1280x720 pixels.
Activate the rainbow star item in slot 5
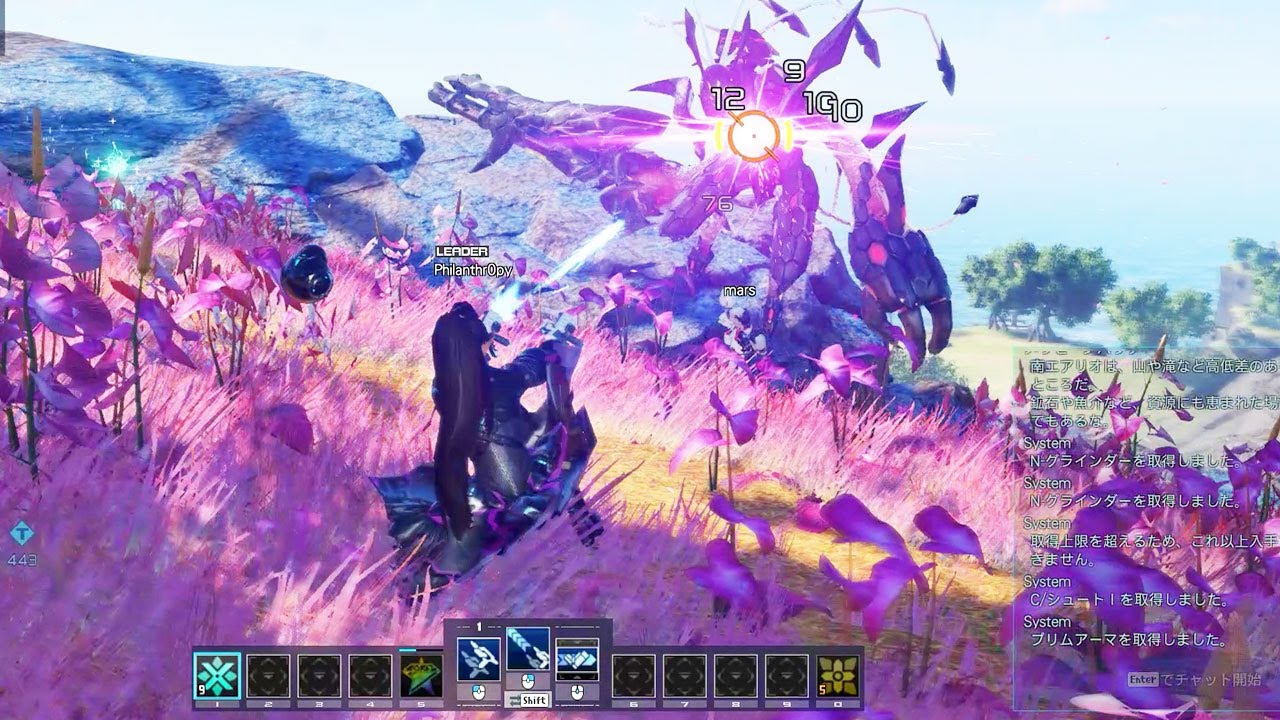(x=422, y=676)
